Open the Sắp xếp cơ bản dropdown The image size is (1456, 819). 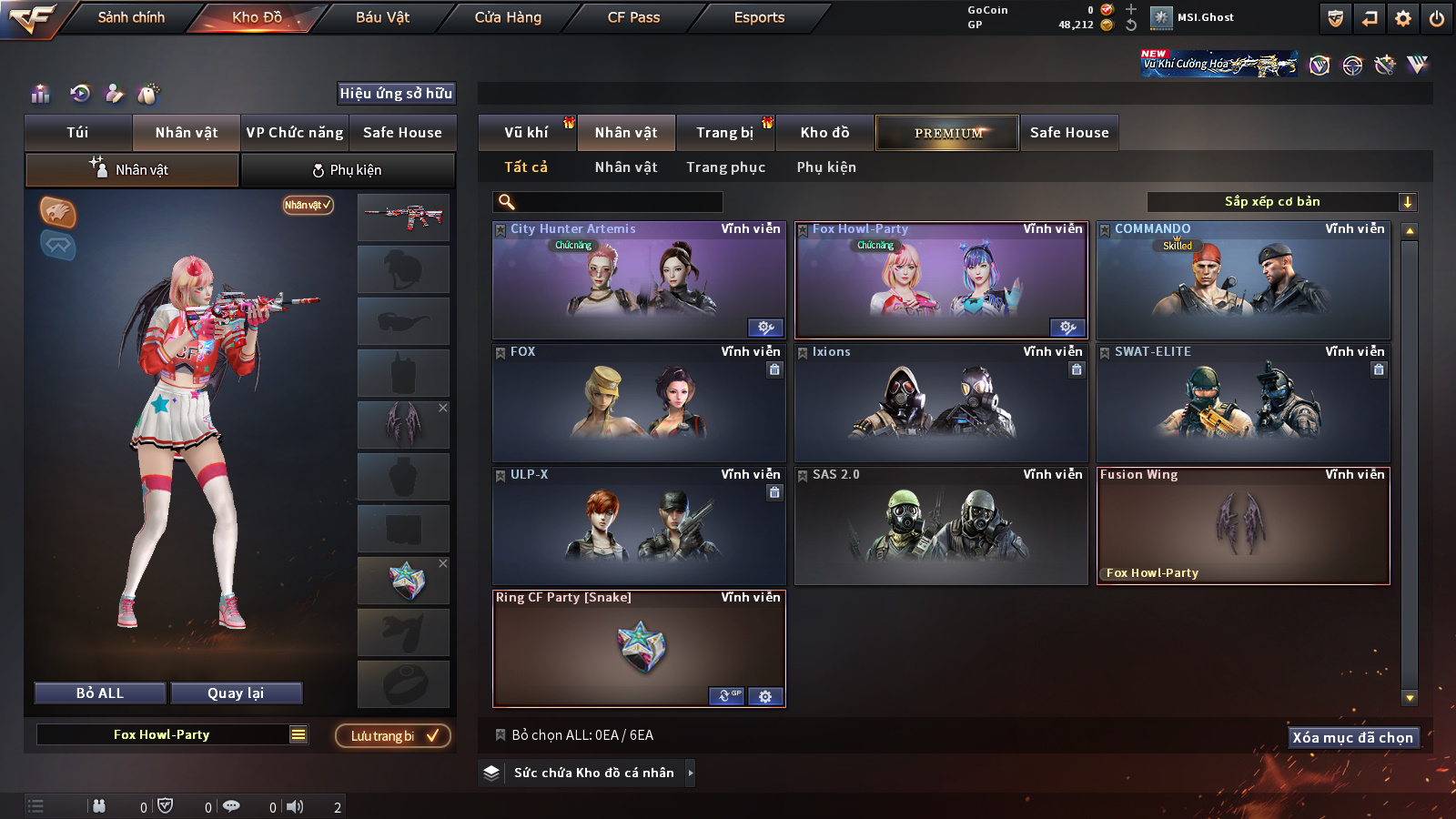click(x=1281, y=202)
